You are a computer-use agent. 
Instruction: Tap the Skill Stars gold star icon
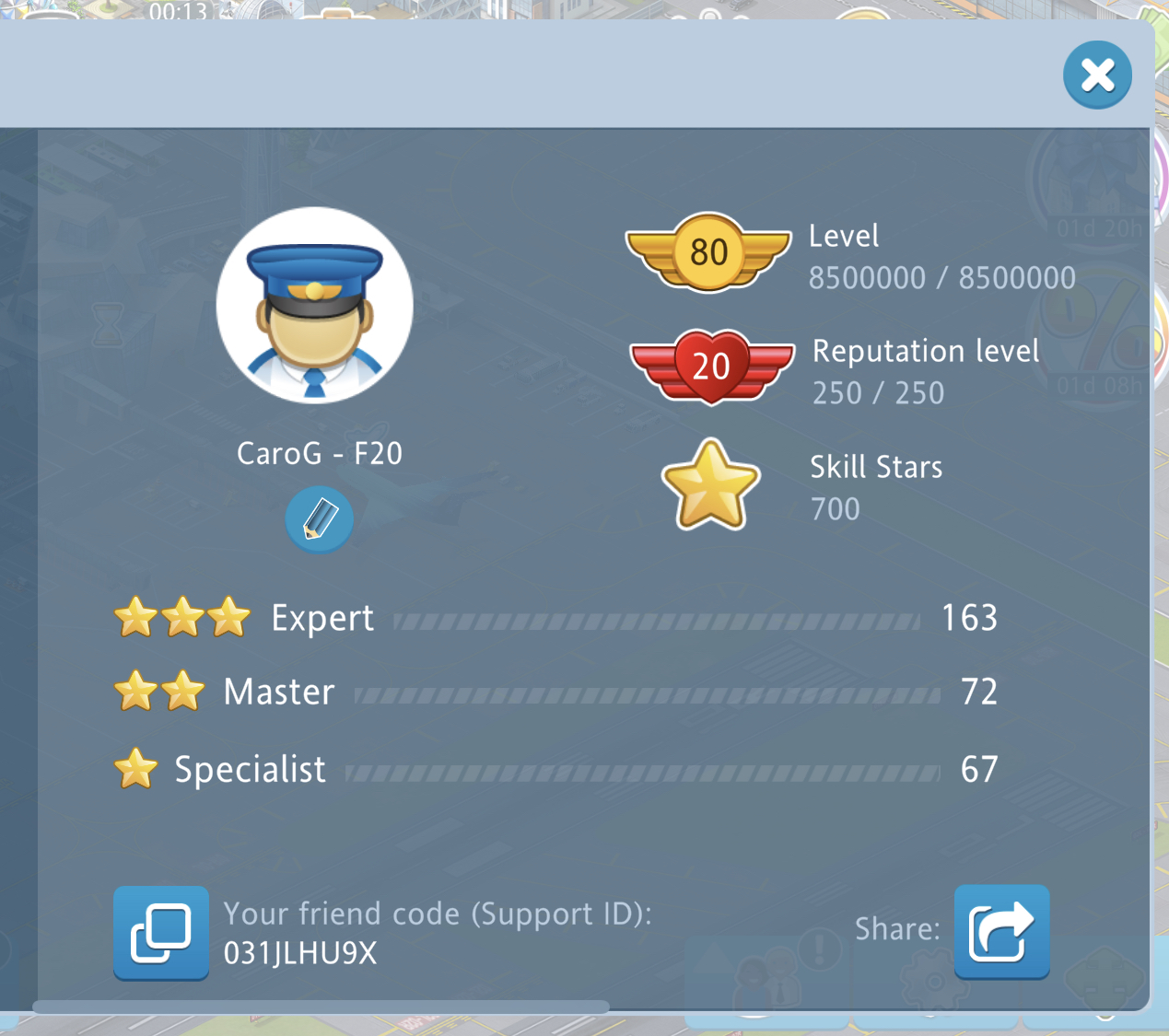(710, 485)
